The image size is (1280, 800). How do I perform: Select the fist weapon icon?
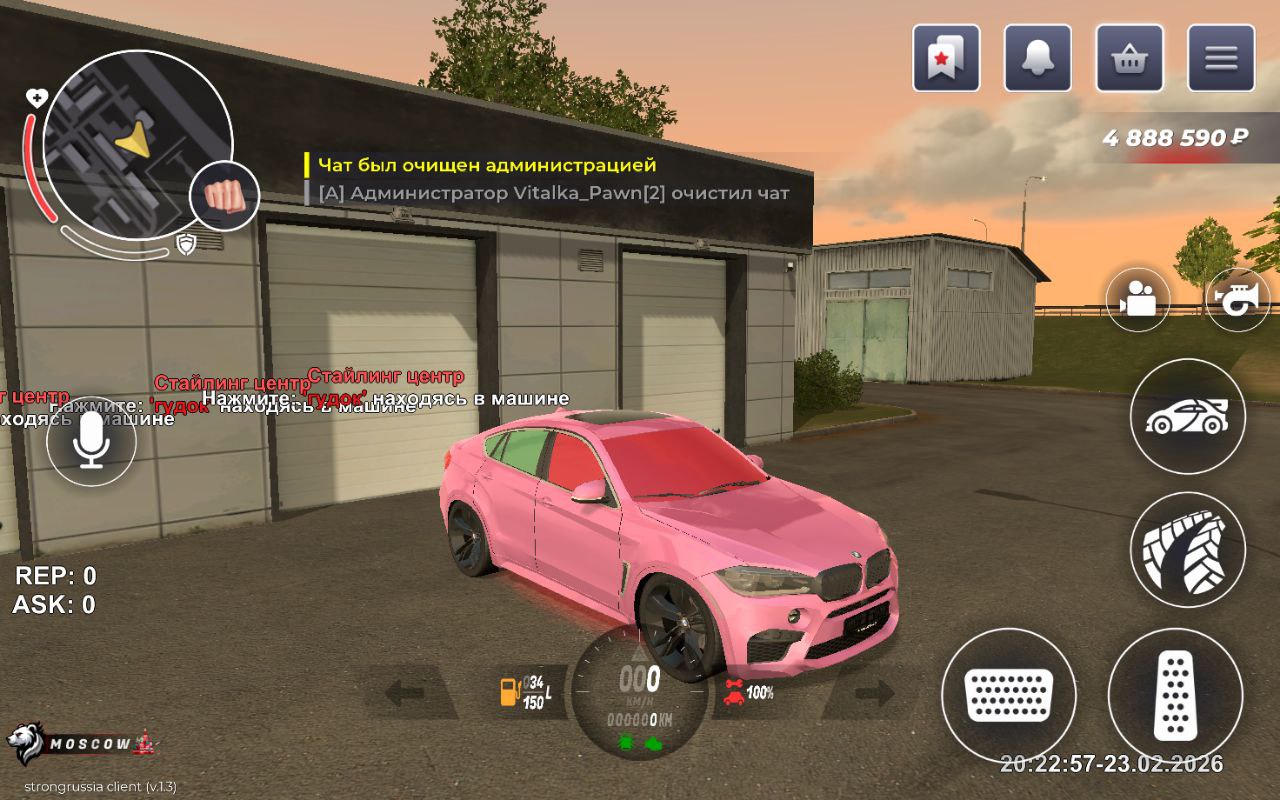(x=225, y=195)
